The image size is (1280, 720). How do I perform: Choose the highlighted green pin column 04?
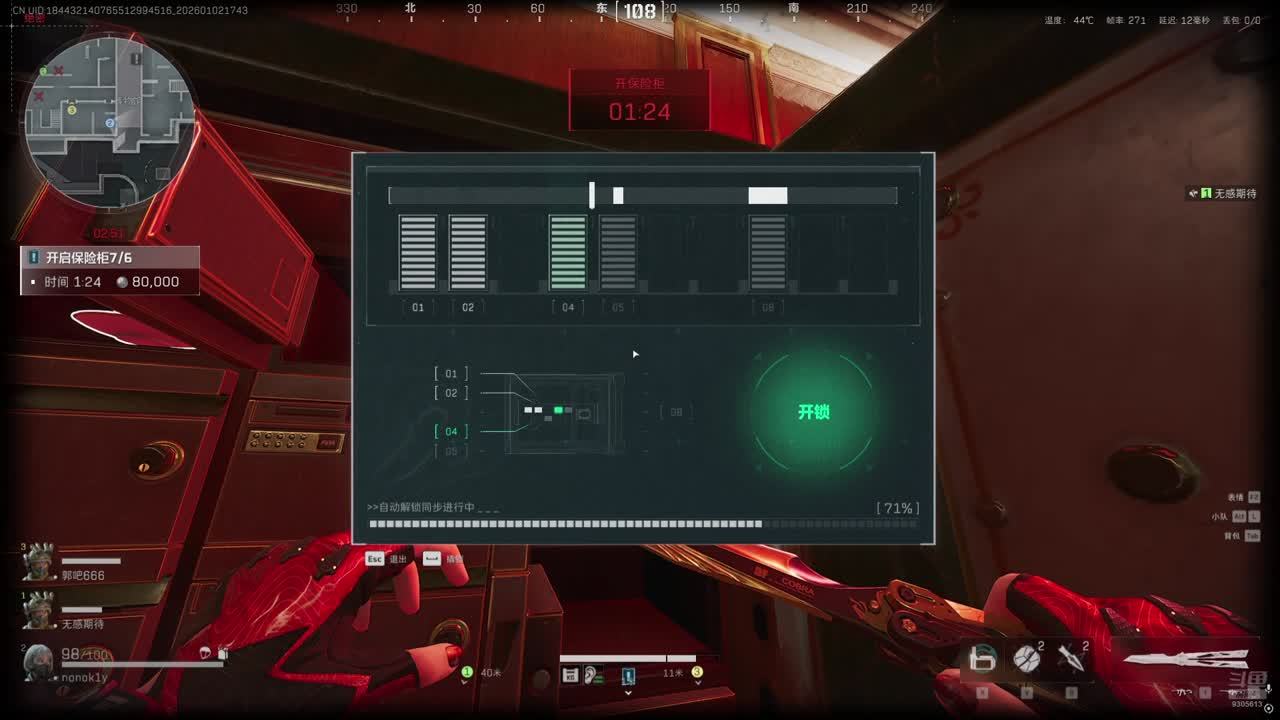[x=568, y=253]
